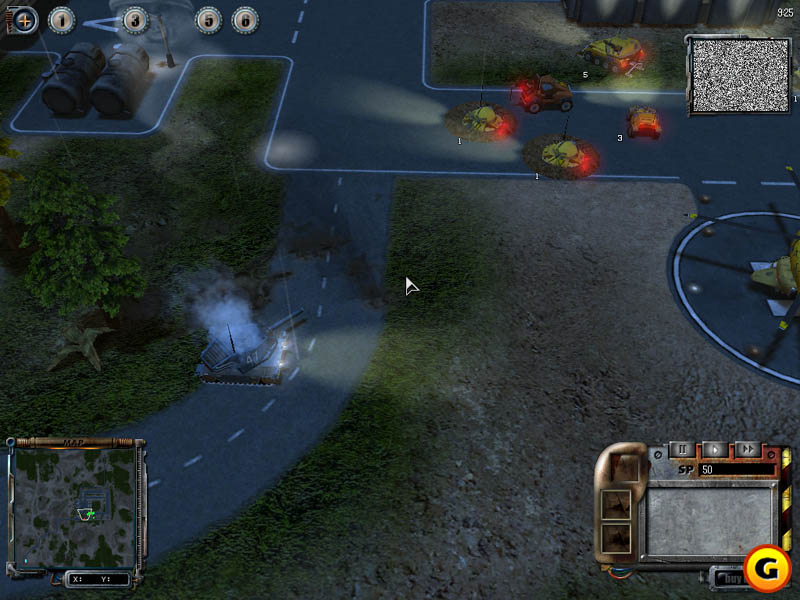Select control group 3
Screen dimensions: 800x600
pyautogui.click(x=135, y=19)
